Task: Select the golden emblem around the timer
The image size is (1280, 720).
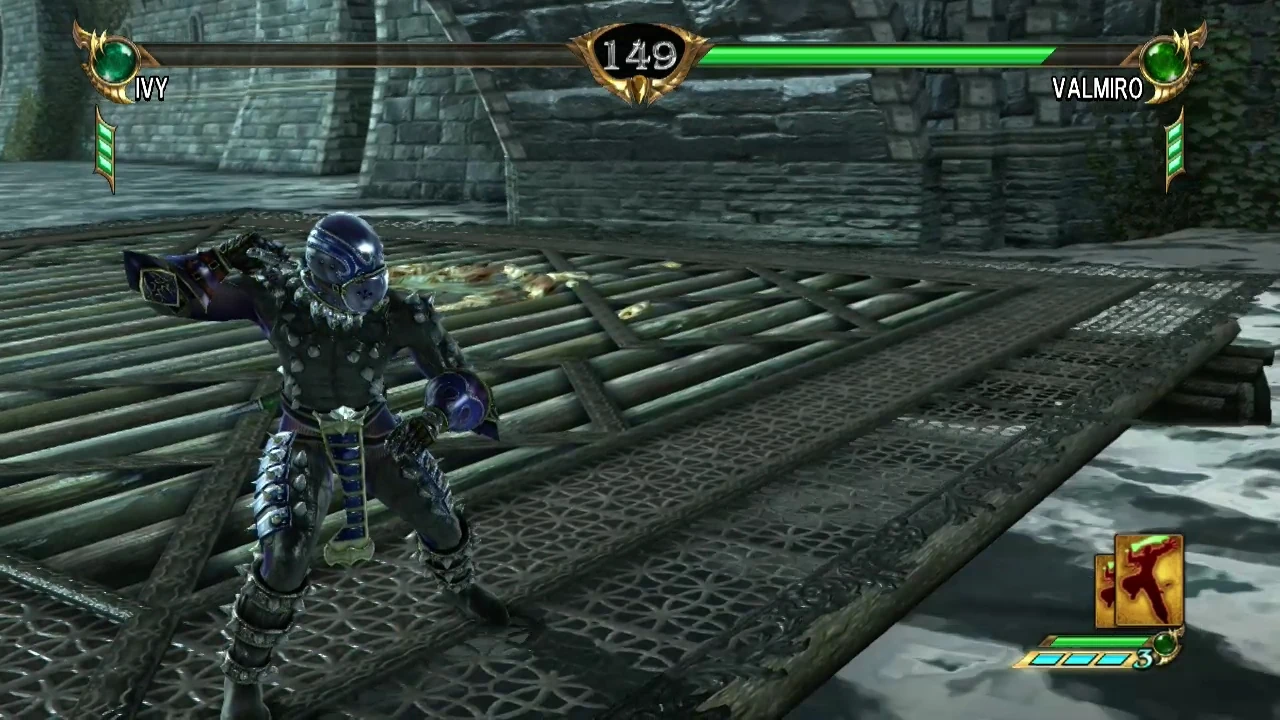Action: coord(640,55)
